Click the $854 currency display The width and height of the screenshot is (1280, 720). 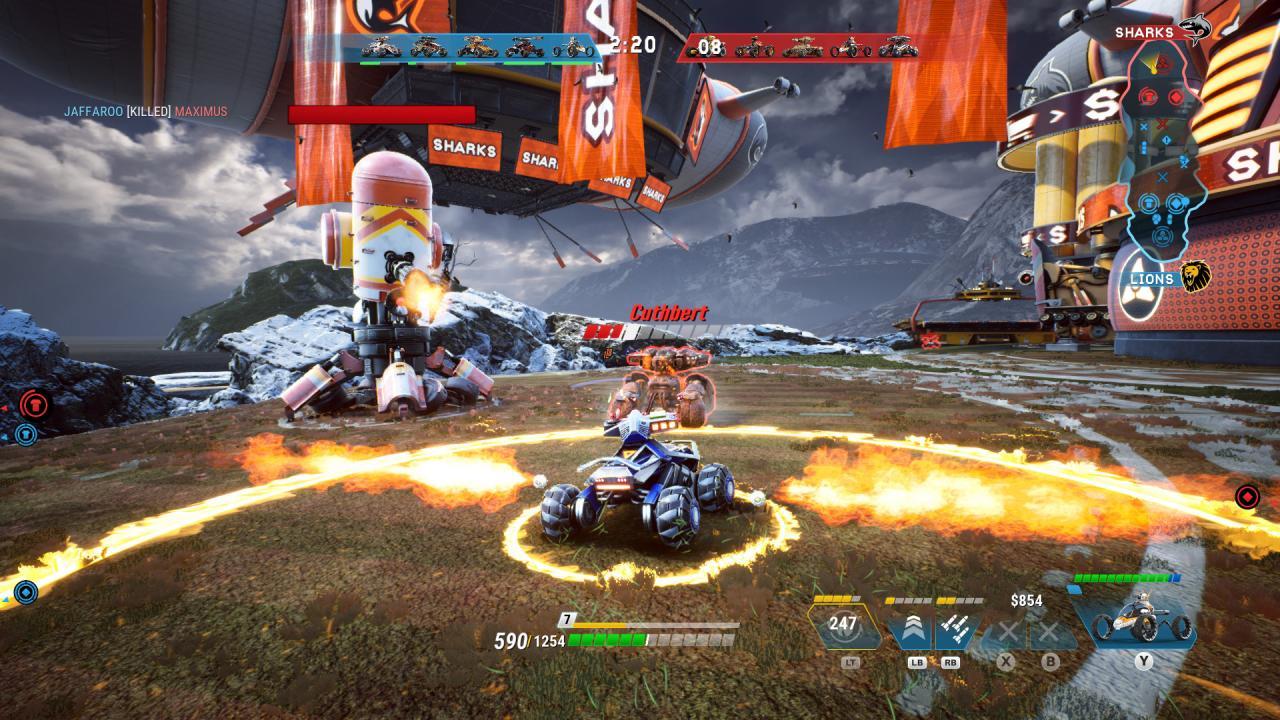[1026, 599]
